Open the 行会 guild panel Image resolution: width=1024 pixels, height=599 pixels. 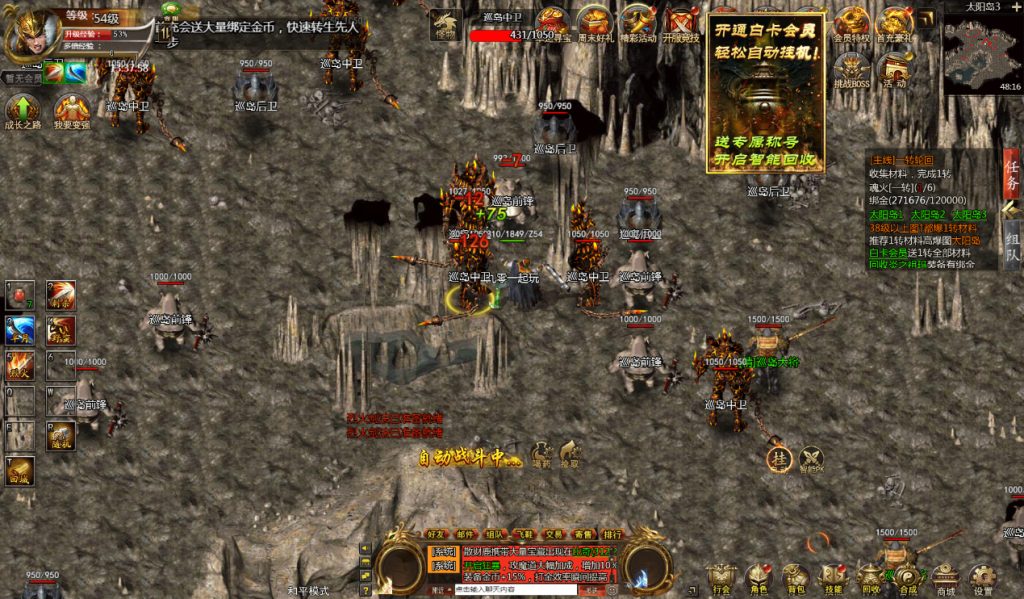click(x=720, y=577)
